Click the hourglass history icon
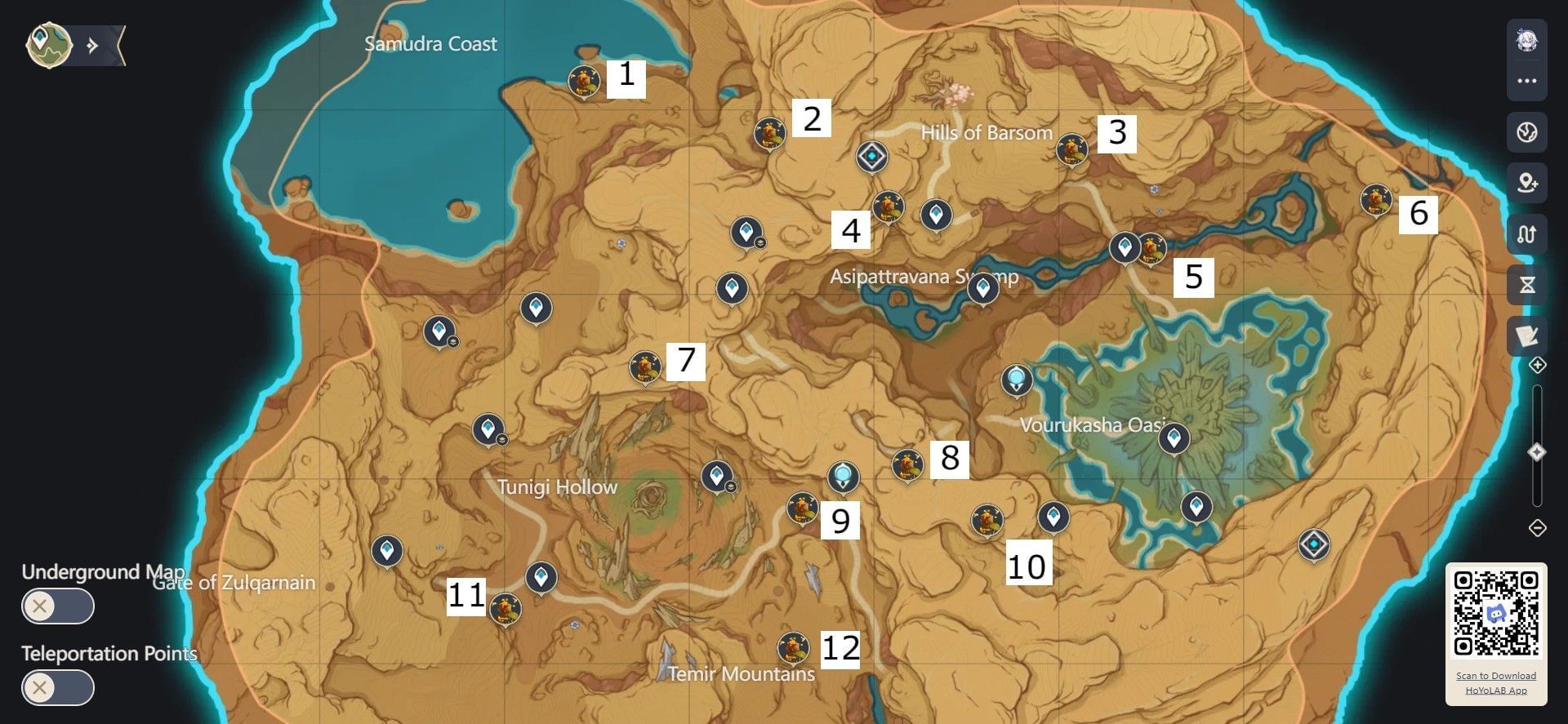The image size is (1568, 724). click(1527, 283)
